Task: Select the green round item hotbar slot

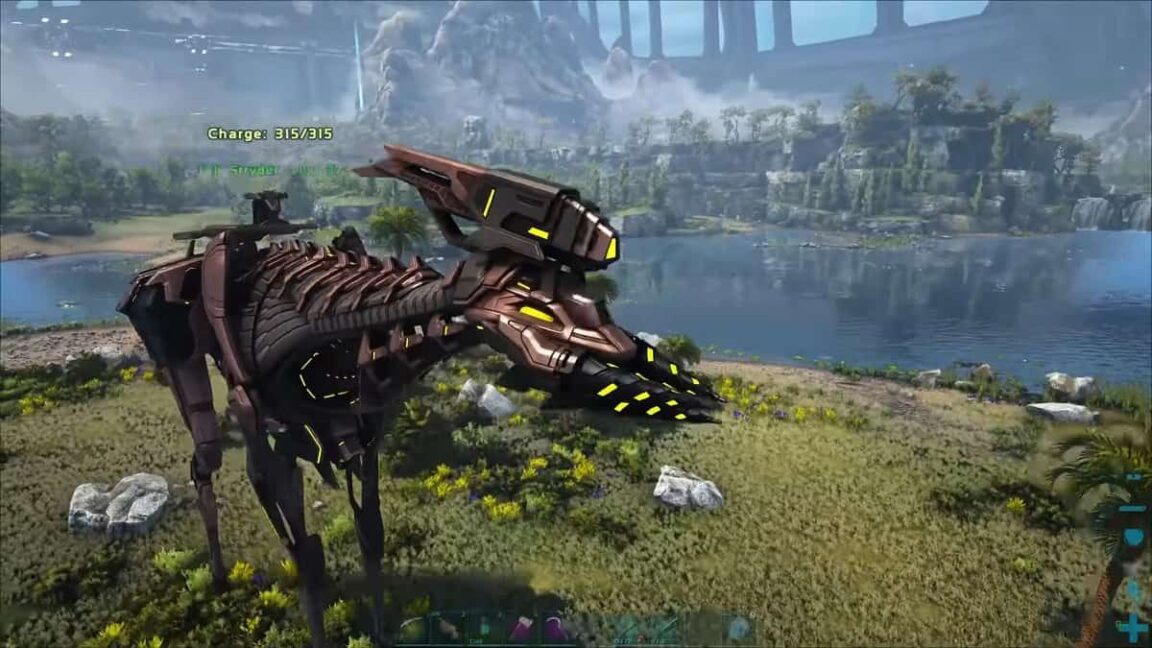Action: point(411,630)
